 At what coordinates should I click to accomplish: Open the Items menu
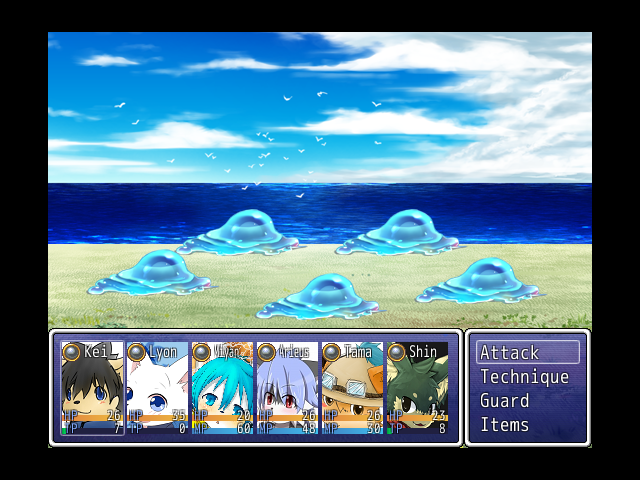pyautogui.click(x=527, y=425)
